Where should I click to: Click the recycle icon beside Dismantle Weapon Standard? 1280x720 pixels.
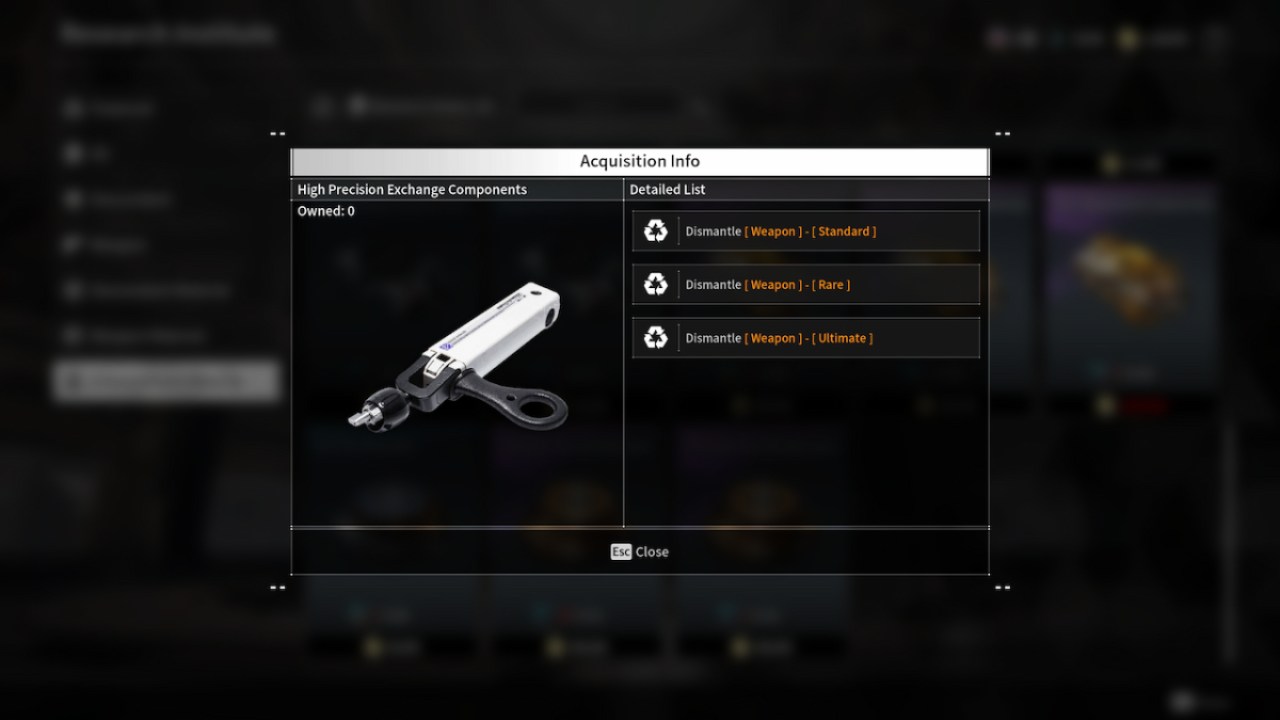coord(656,230)
